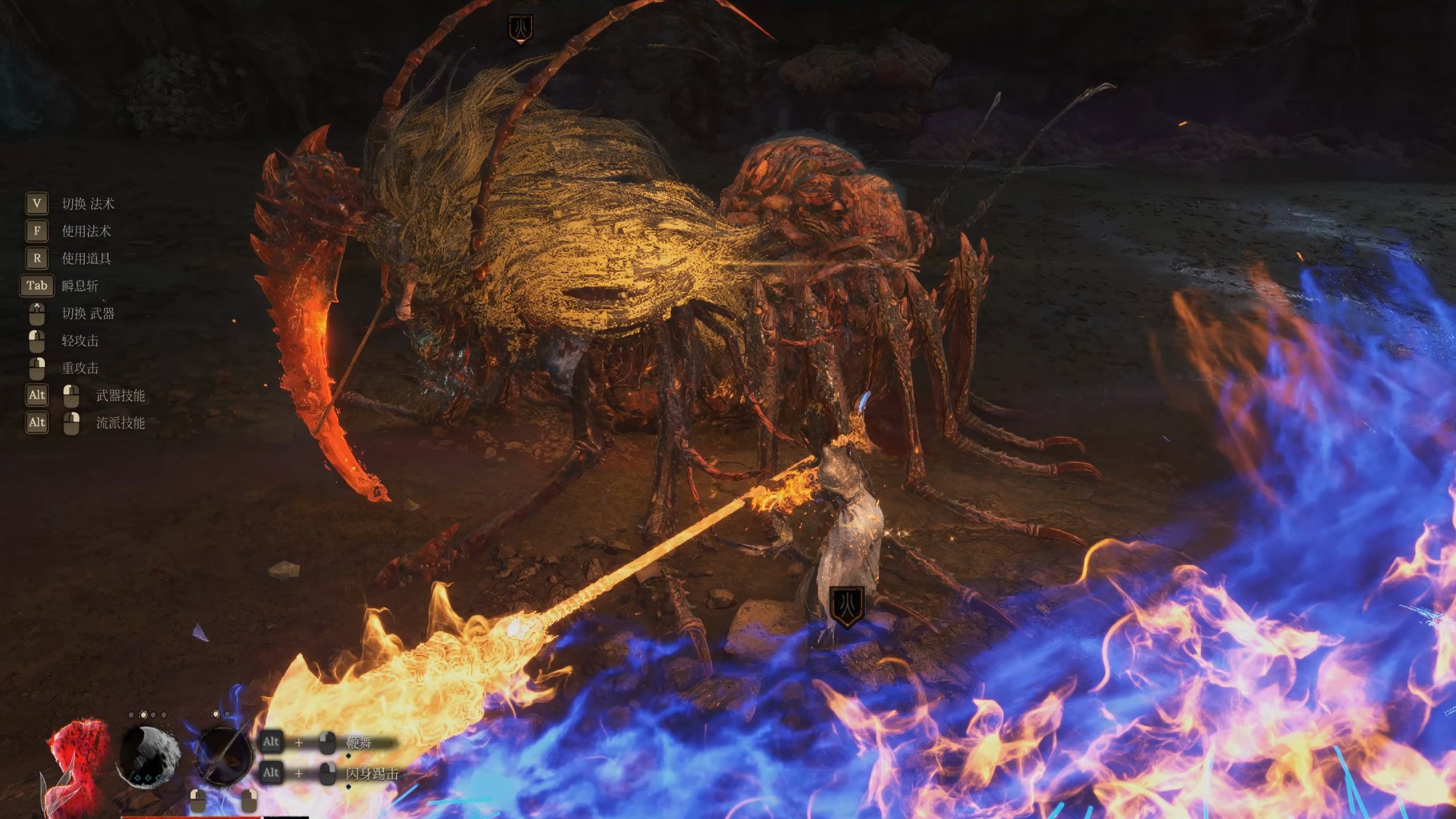
Task: Select the equipped whip weapon slot
Action: pos(224,755)
